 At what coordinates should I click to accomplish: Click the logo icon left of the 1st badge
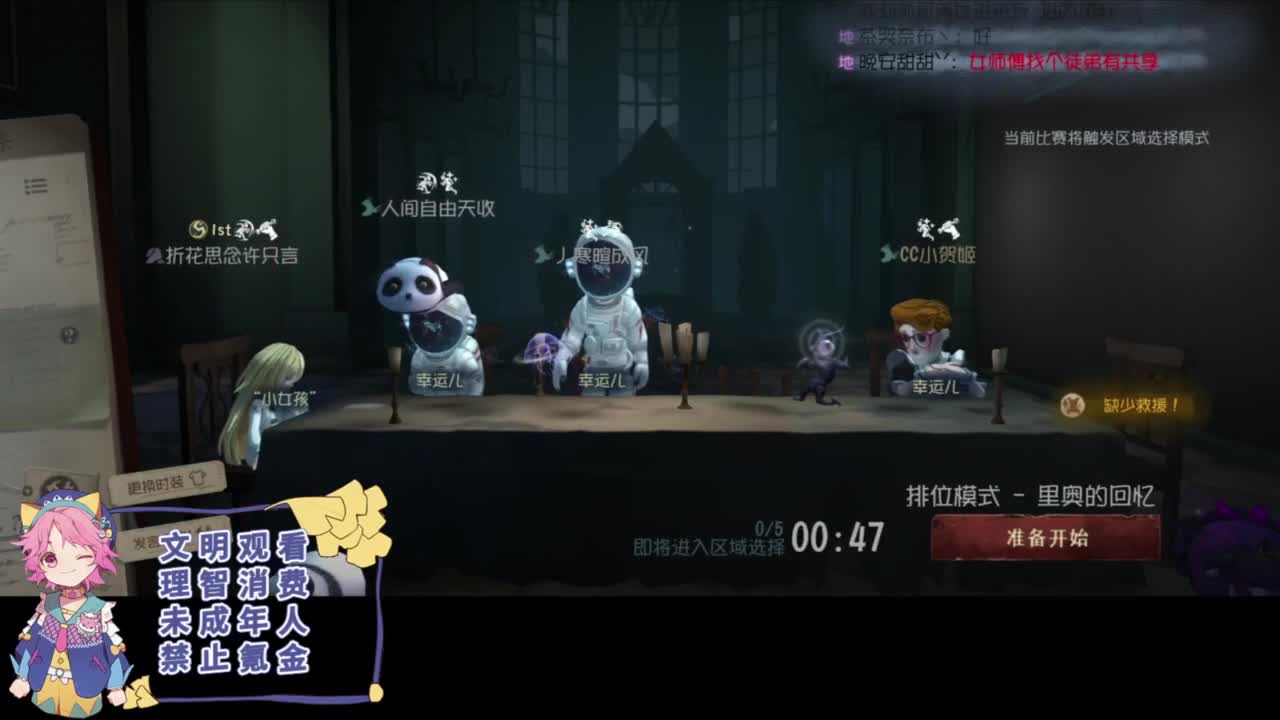[x=198, y=230]
